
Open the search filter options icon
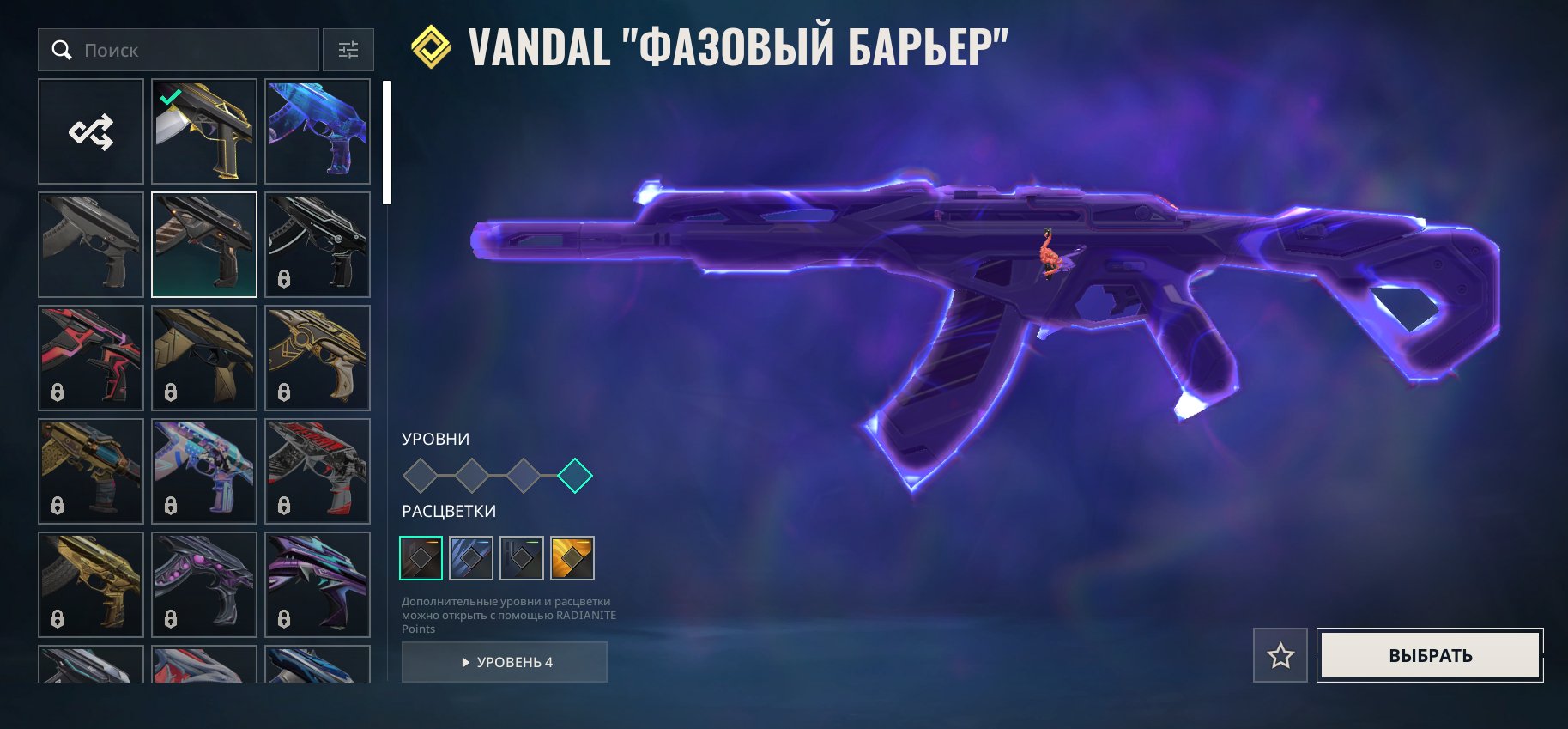point(348,50)
